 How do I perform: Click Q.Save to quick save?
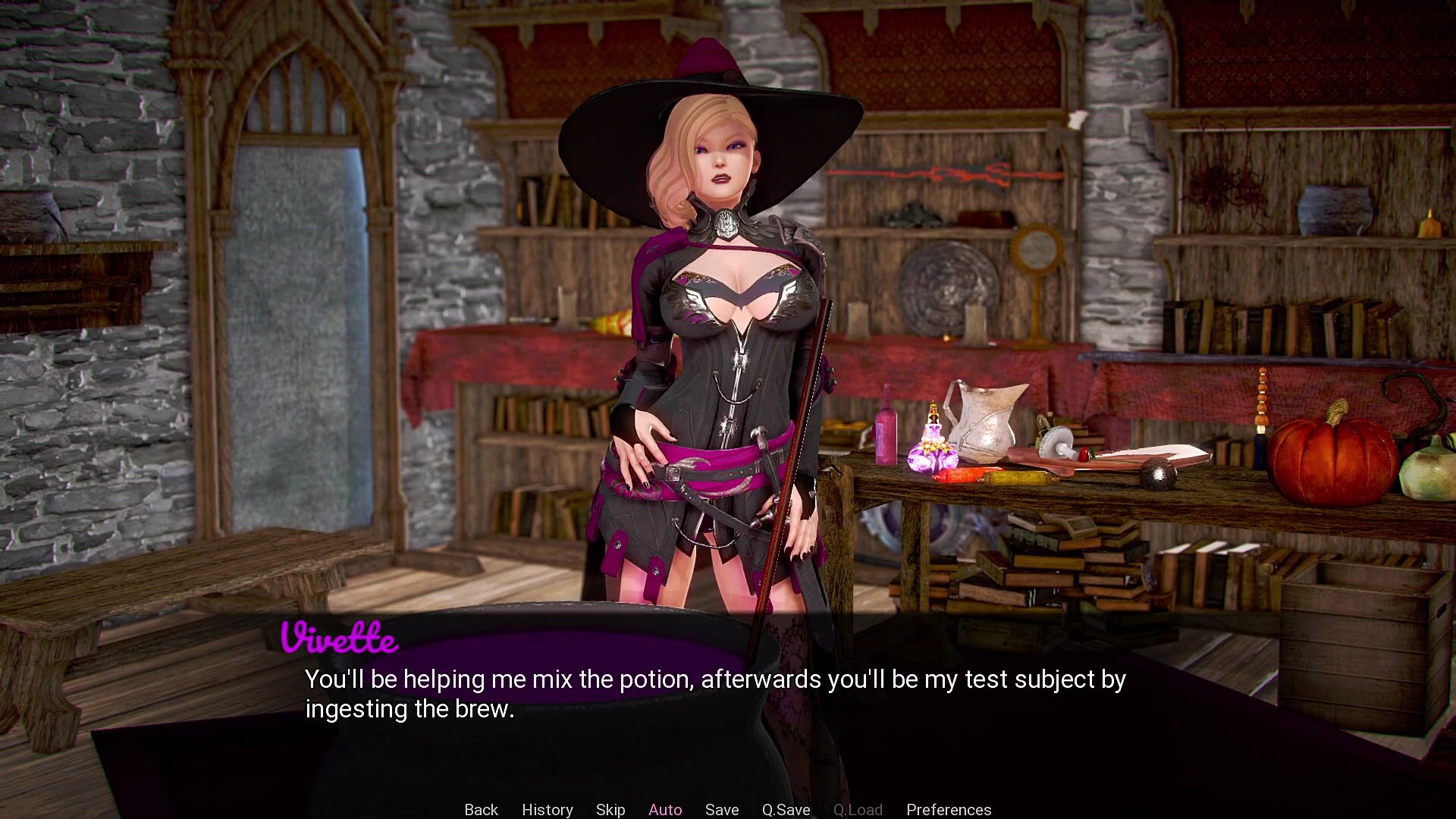tap(786, 809)
